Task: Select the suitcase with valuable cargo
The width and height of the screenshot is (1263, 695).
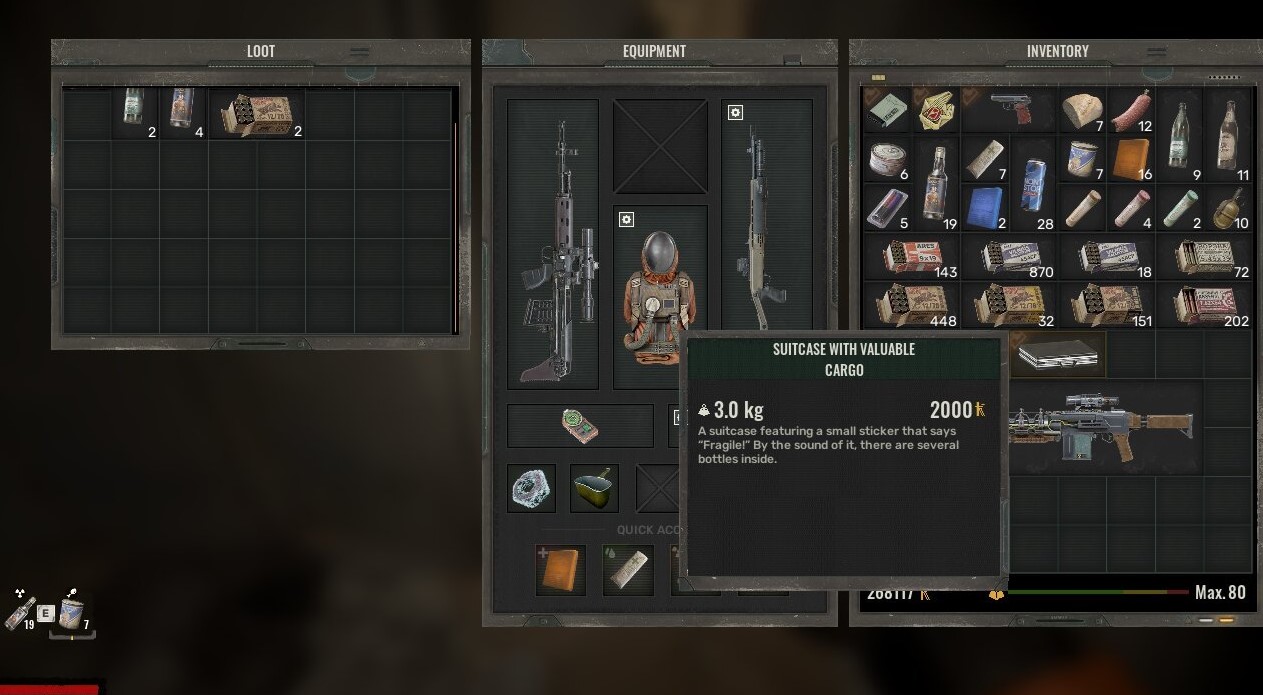Action: (x=1057, y=353)
